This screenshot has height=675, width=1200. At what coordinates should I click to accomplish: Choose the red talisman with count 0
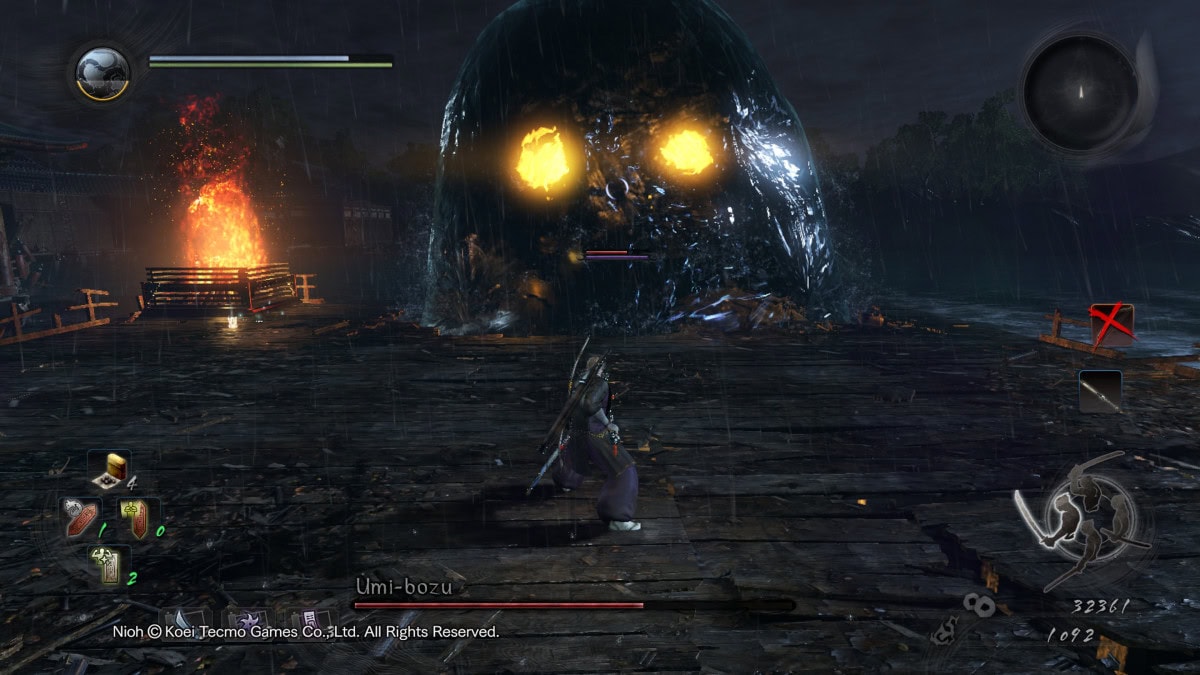(x=135, y=518)
